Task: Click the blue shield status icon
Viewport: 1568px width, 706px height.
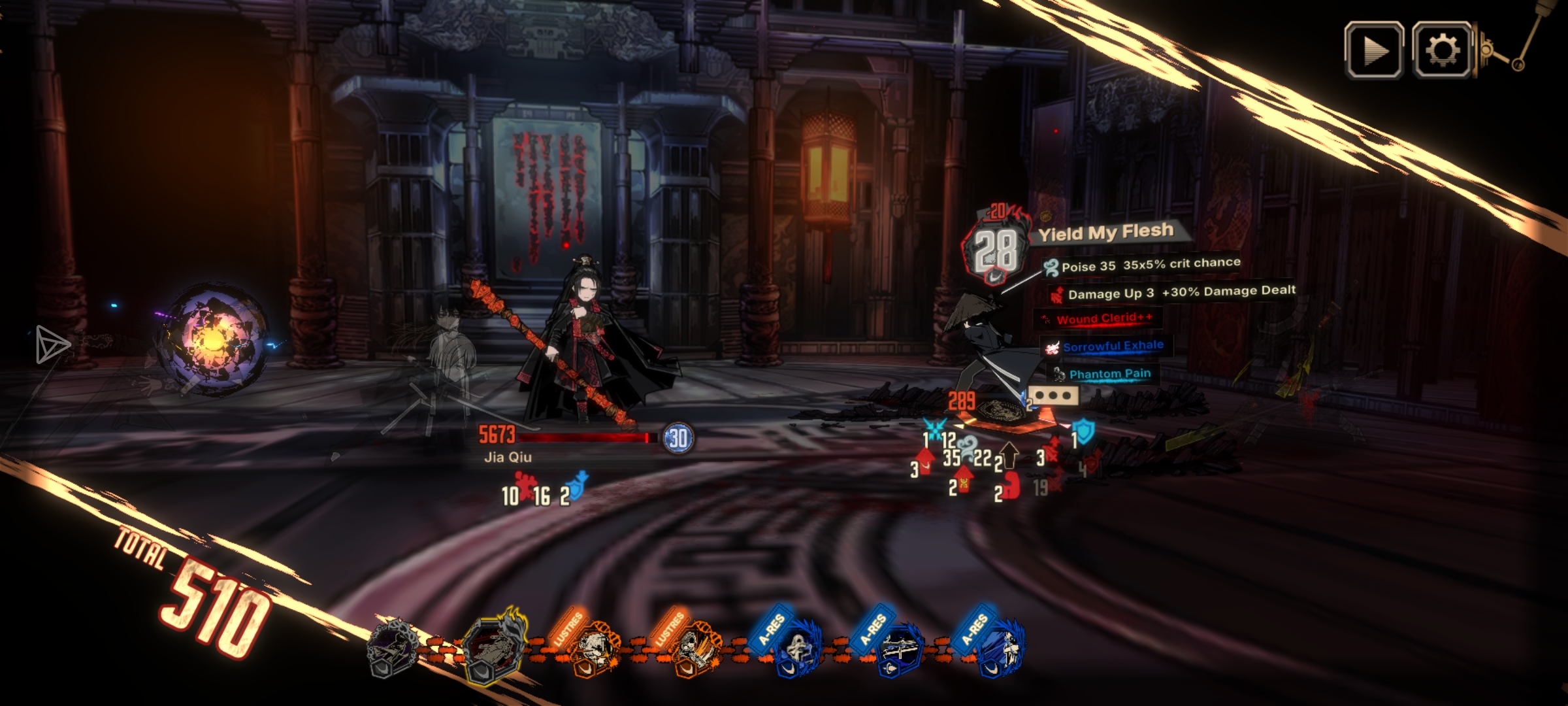Action: pos(1084,431)
